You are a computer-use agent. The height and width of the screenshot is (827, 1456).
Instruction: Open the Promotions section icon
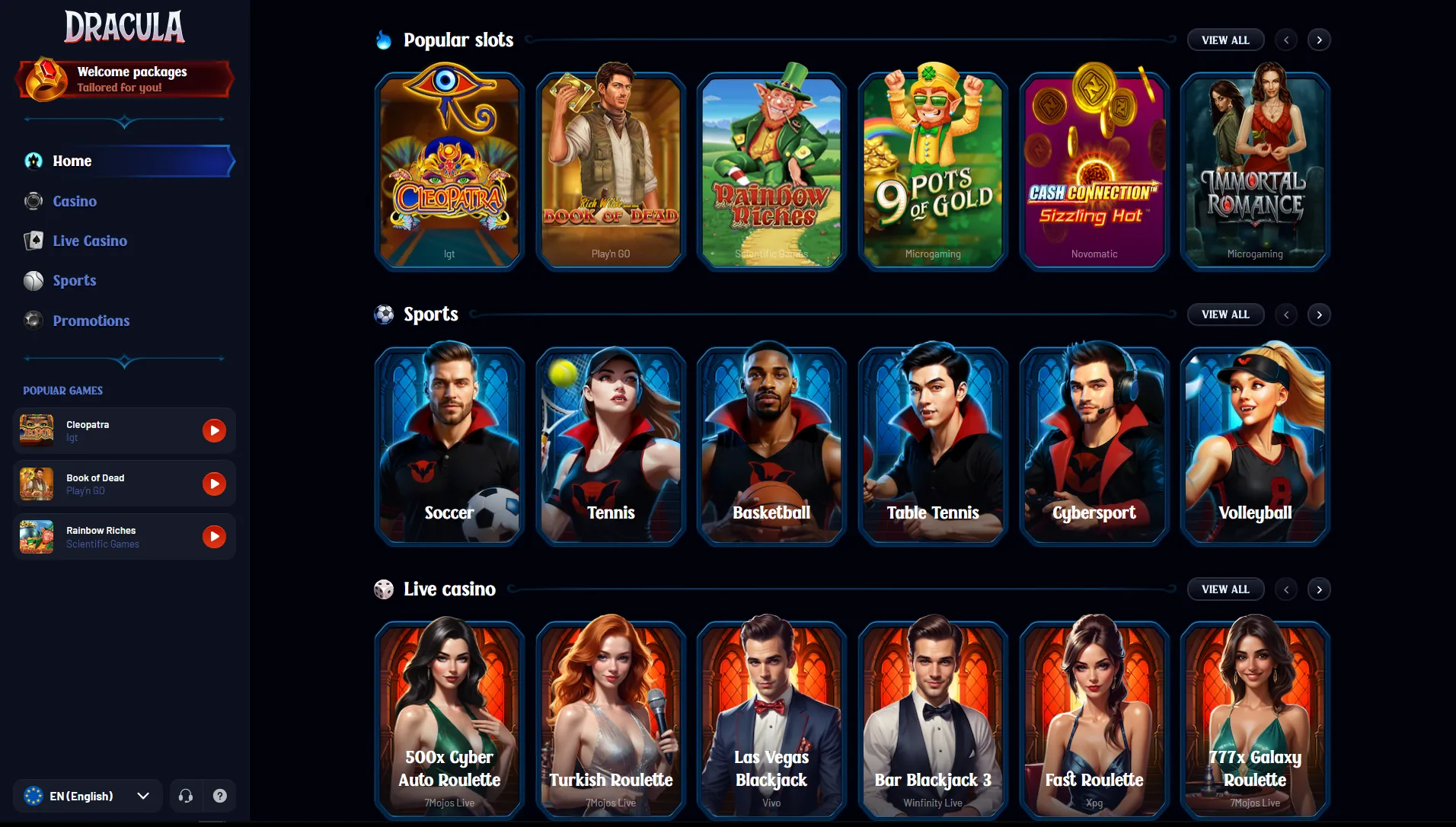[x=34, y=321]
